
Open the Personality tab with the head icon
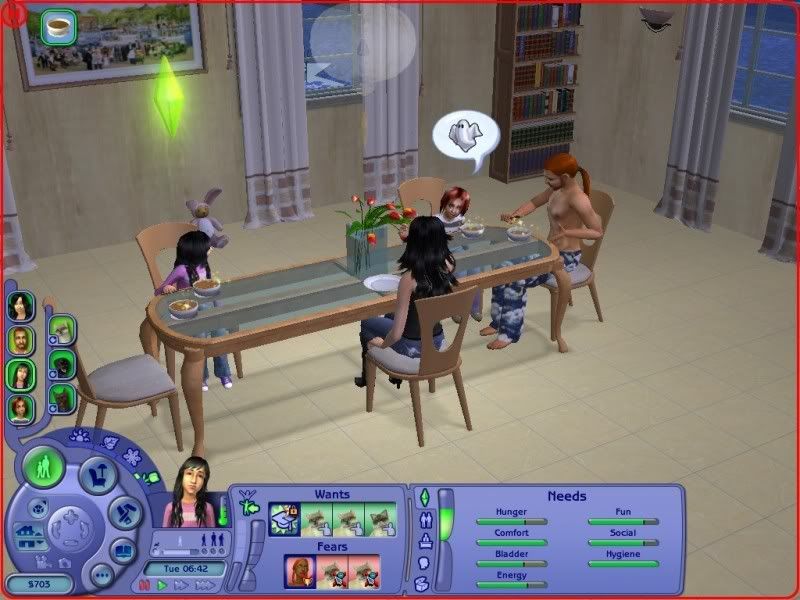coord(422,563)
